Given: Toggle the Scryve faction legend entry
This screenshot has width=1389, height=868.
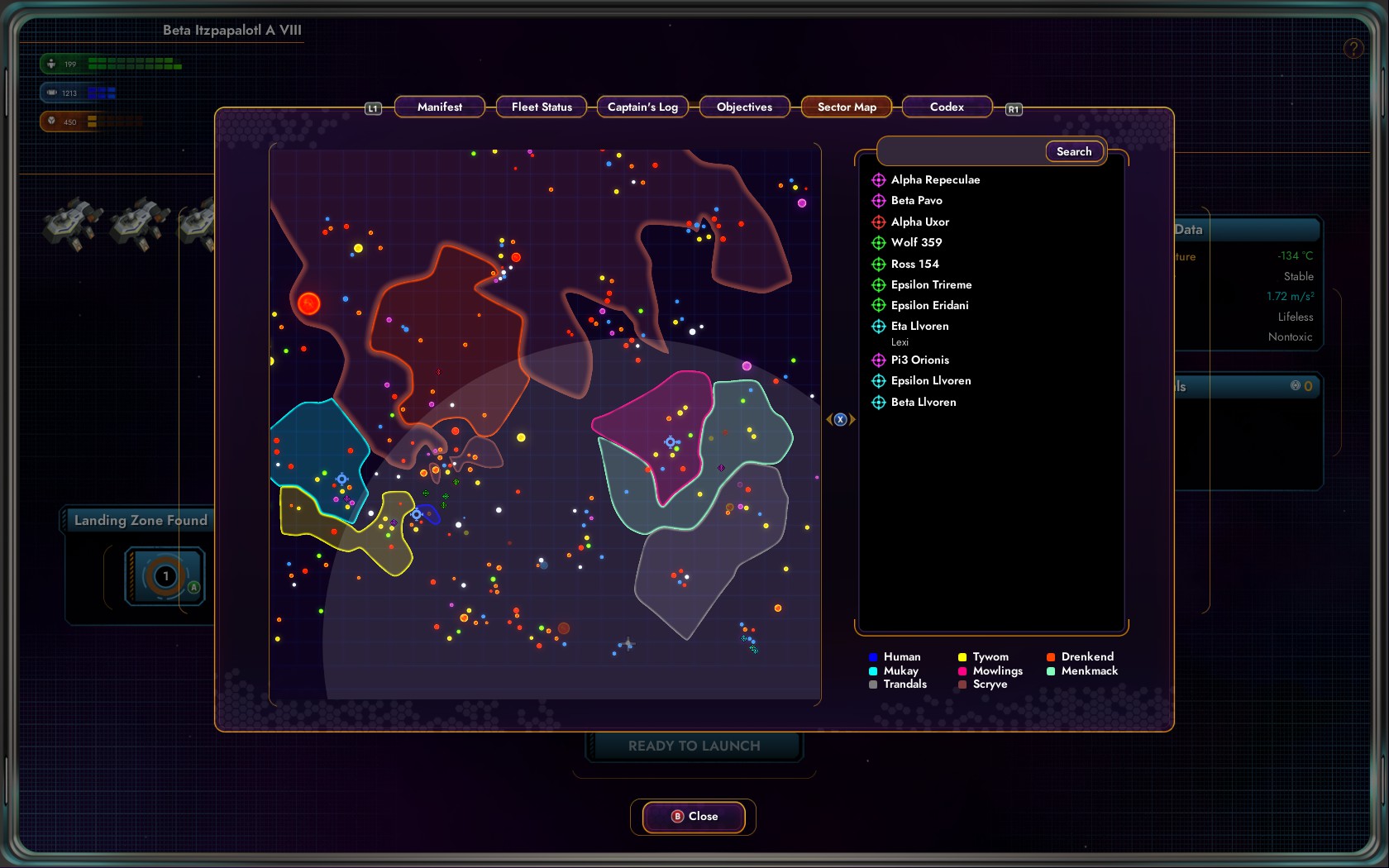Looking at the screenshot, I should click(x=962, y=684).
